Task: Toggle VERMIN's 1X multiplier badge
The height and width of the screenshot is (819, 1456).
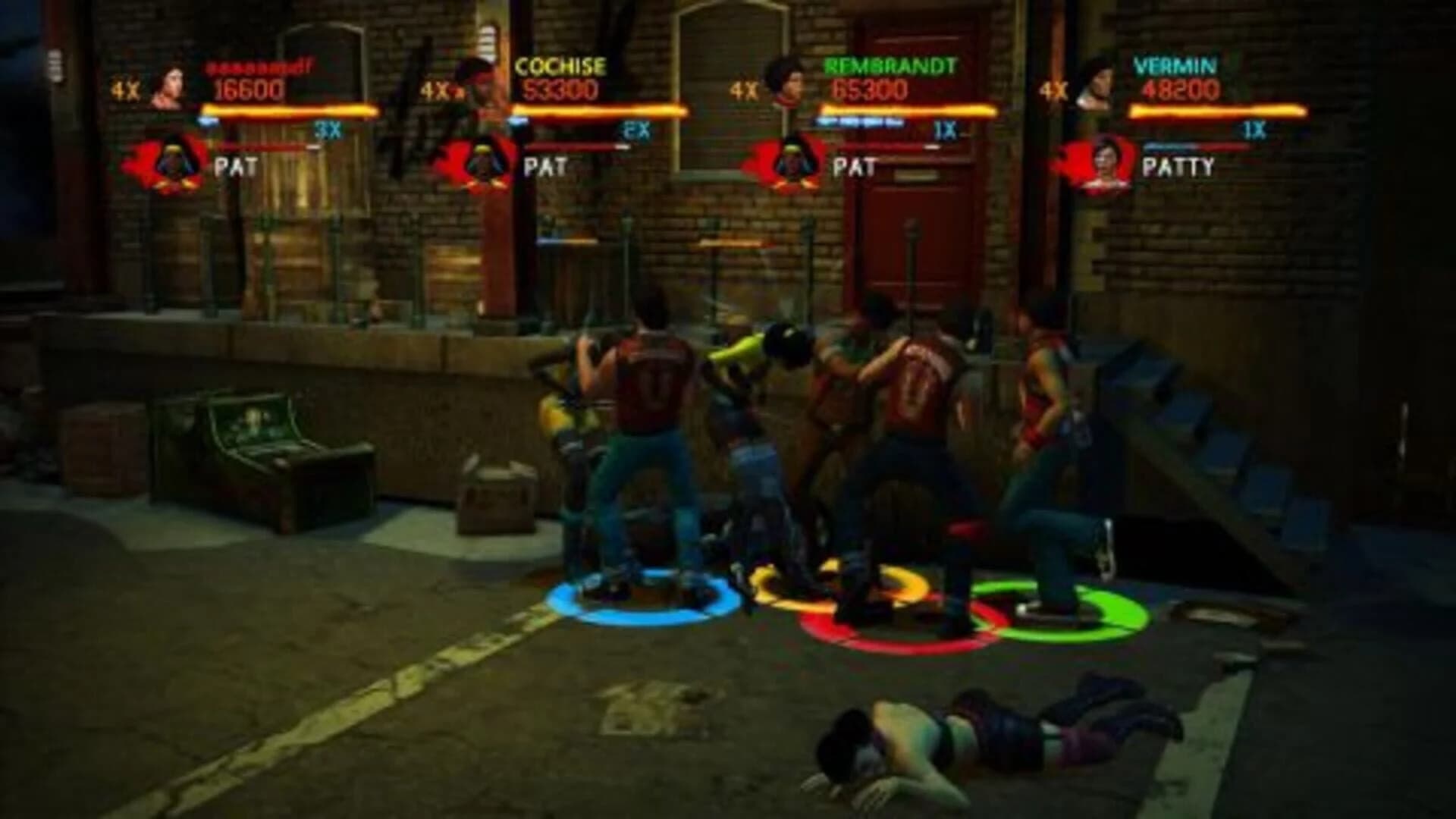Action: click(x=1254, y=130)
